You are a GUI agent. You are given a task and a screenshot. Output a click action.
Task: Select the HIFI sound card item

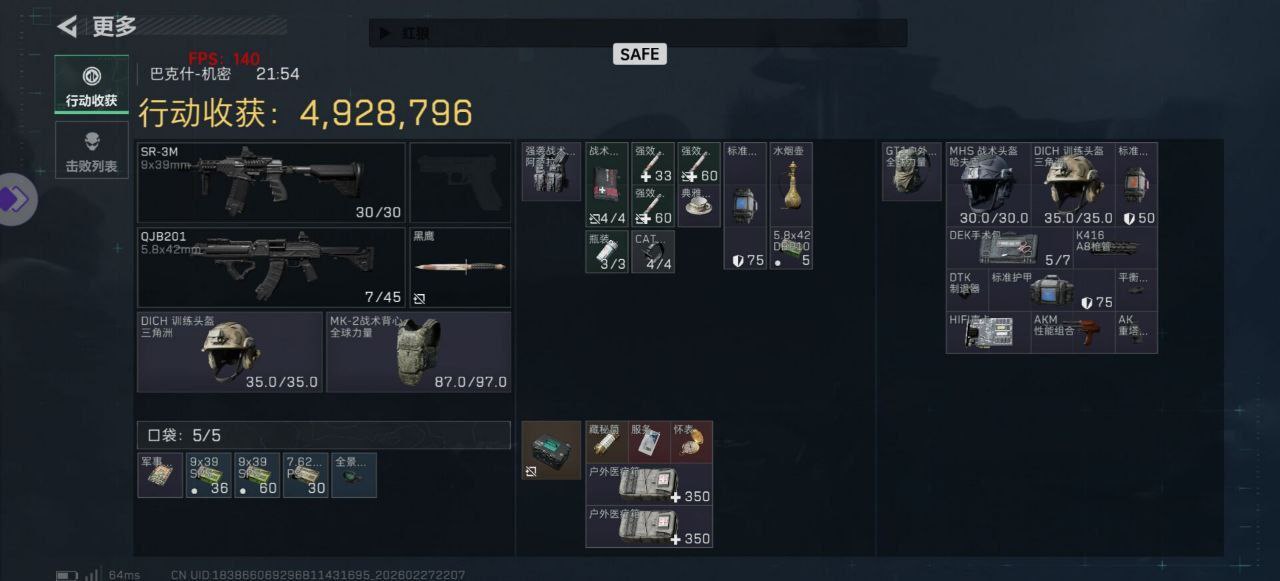(x=988, y=332)
